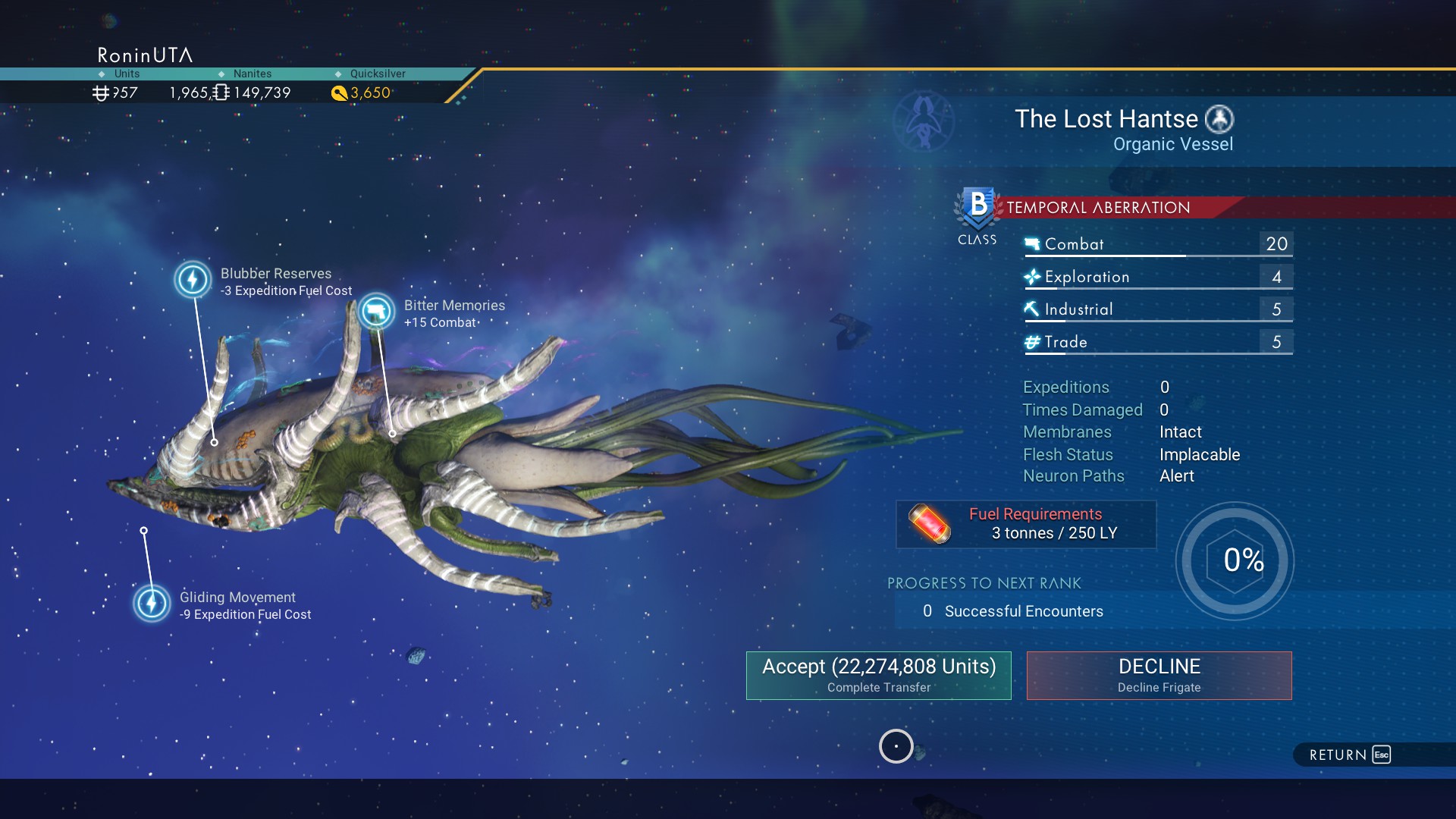Select the Industrial stat row
The image size is (1456, 819).
(x=1157, y=309)
